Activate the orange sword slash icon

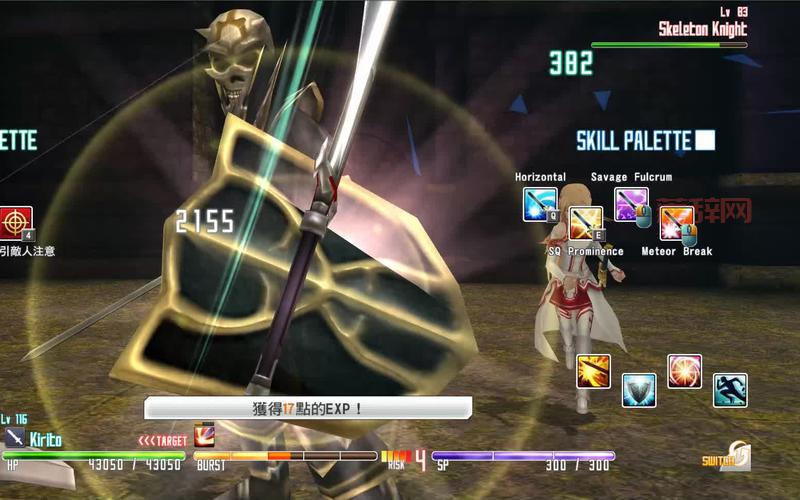pyautogui.click(x=593, y=371)
